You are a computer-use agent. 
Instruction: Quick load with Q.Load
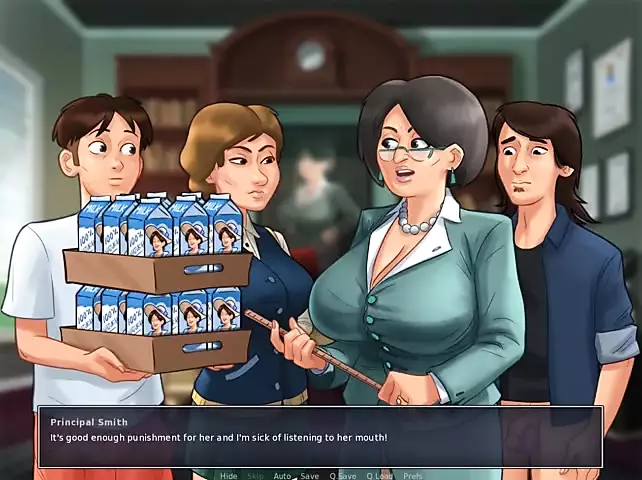pyautogui.click(x=379, y=475)
